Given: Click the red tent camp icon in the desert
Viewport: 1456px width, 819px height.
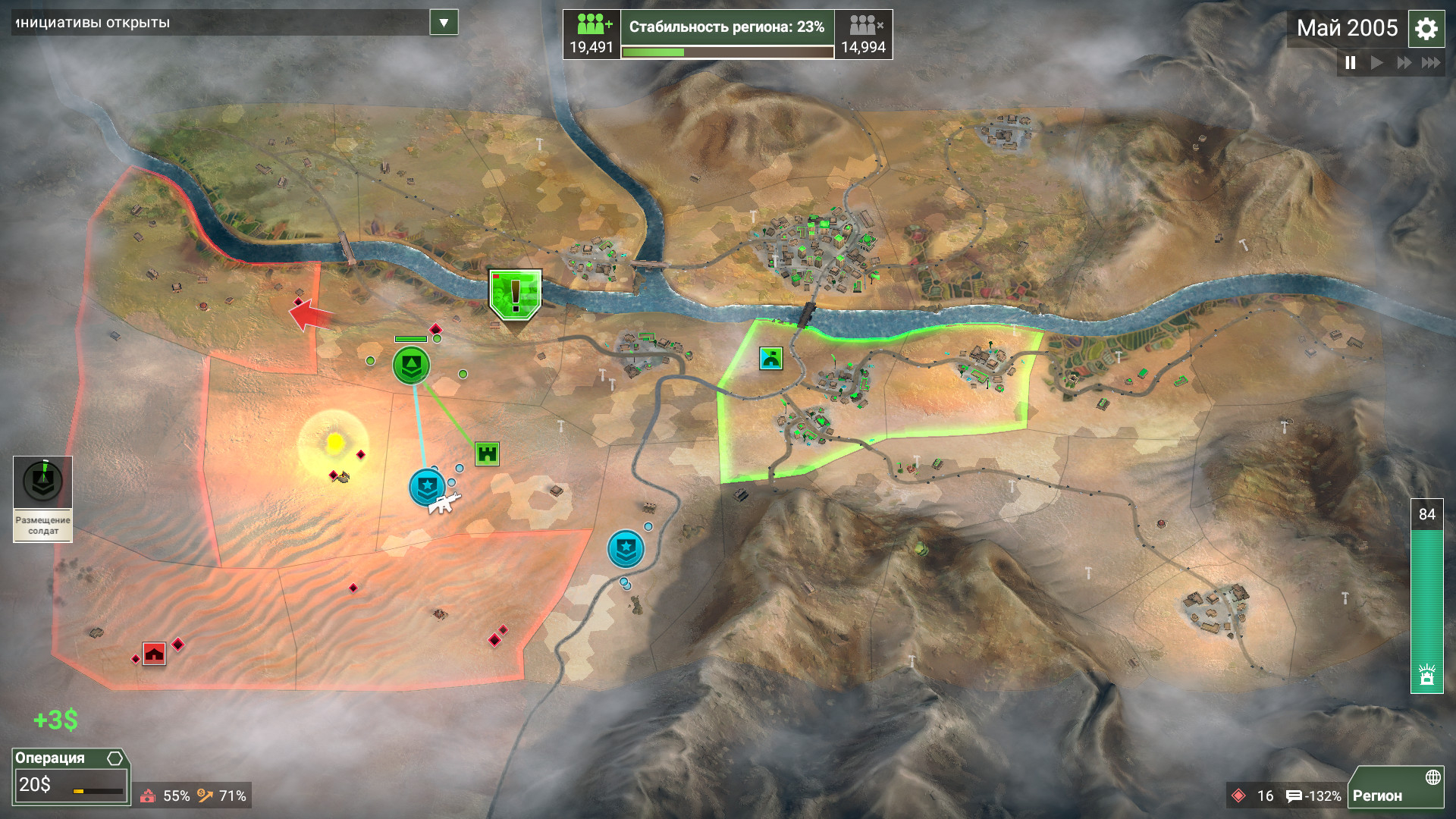Looking at the screenshot, I should click(155, 653).
